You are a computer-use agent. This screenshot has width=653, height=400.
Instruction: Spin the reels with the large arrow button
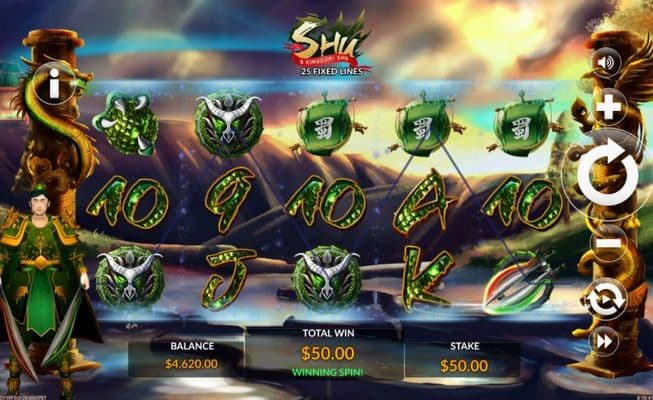point(607,176)
